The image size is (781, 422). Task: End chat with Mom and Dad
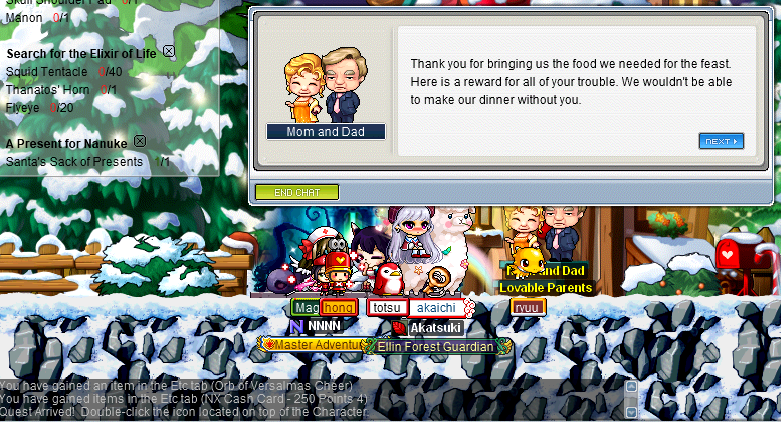click(296, 192)
